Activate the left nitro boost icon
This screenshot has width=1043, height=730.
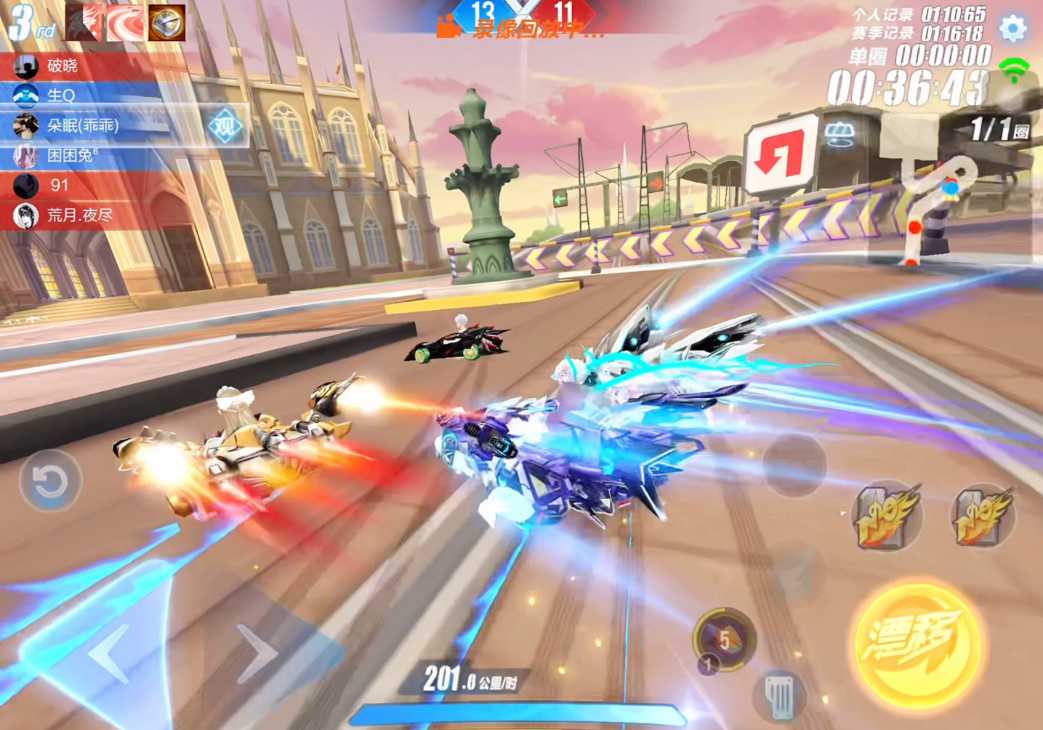coord(887,516)
